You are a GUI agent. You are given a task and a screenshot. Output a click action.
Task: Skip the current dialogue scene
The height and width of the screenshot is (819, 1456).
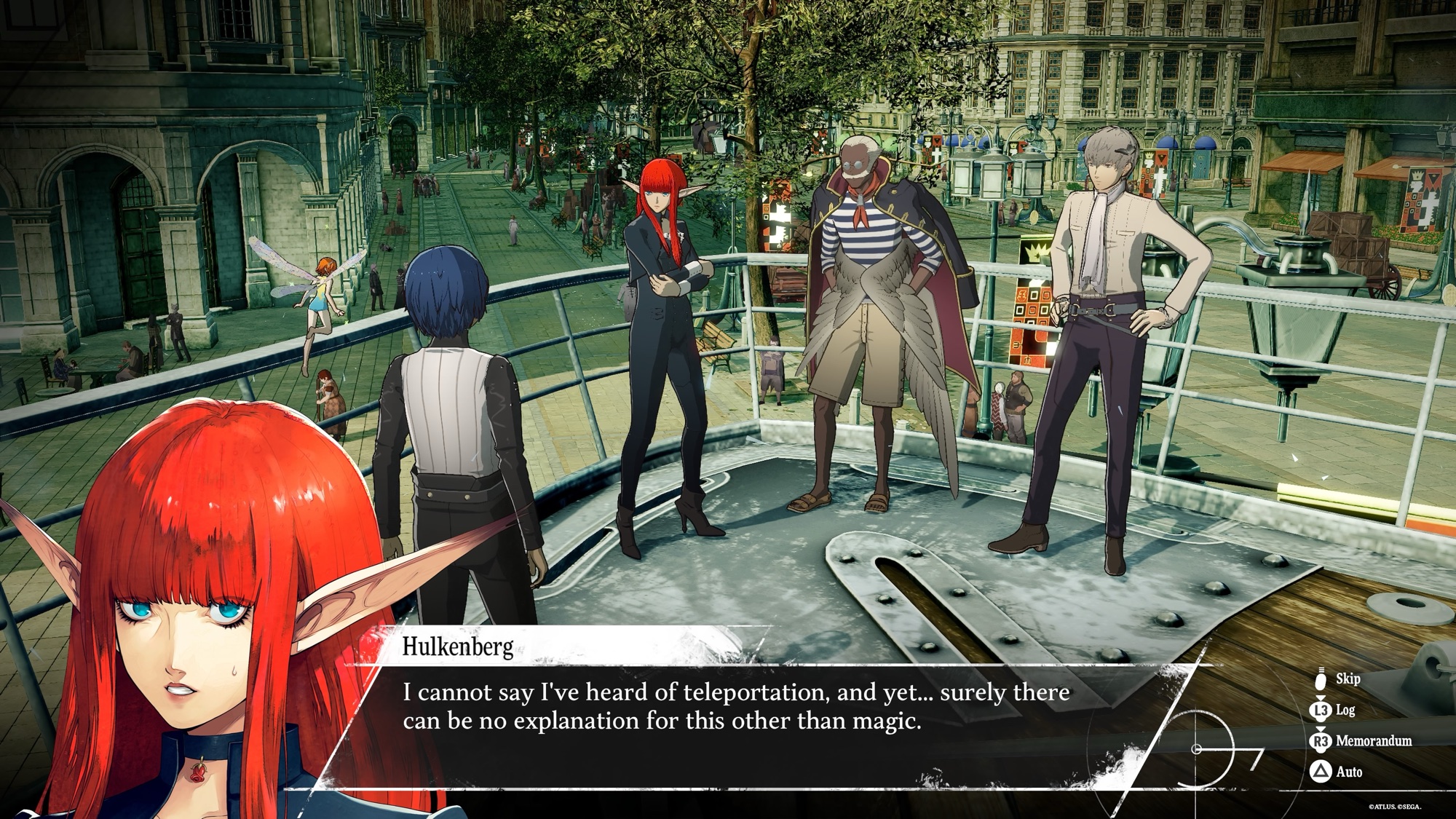(1337, 679)
